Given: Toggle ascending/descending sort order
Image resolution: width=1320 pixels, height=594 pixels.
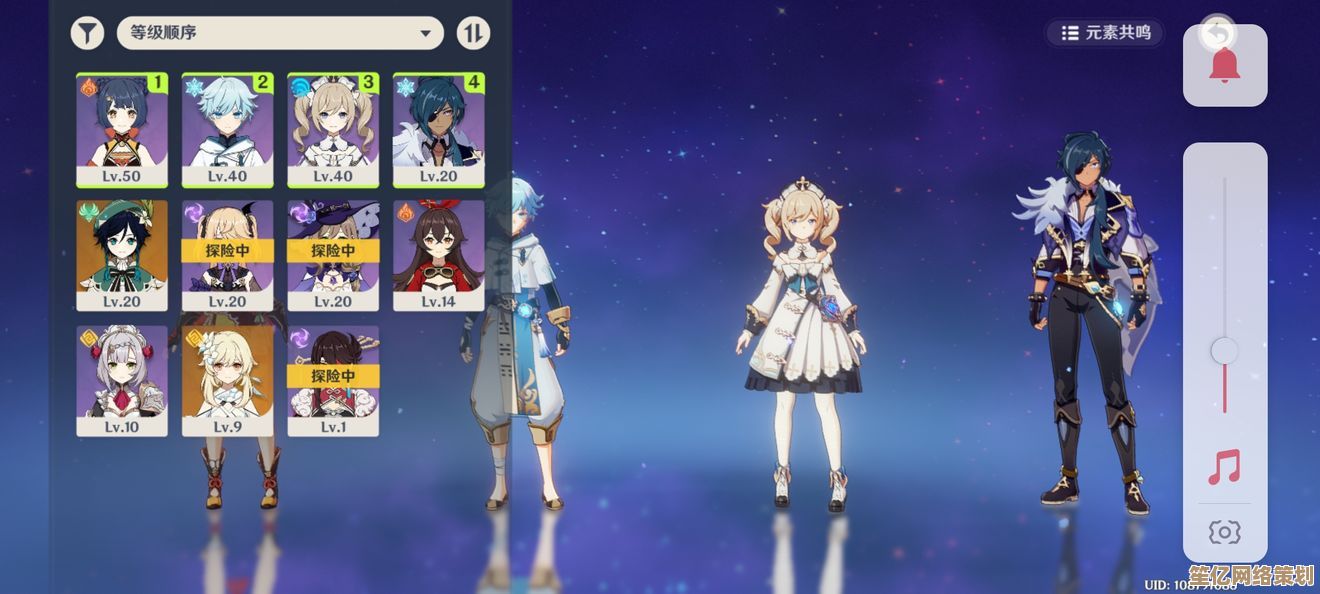Looking at the screenshot, I should pyautogui.click(x=473, y=33).
